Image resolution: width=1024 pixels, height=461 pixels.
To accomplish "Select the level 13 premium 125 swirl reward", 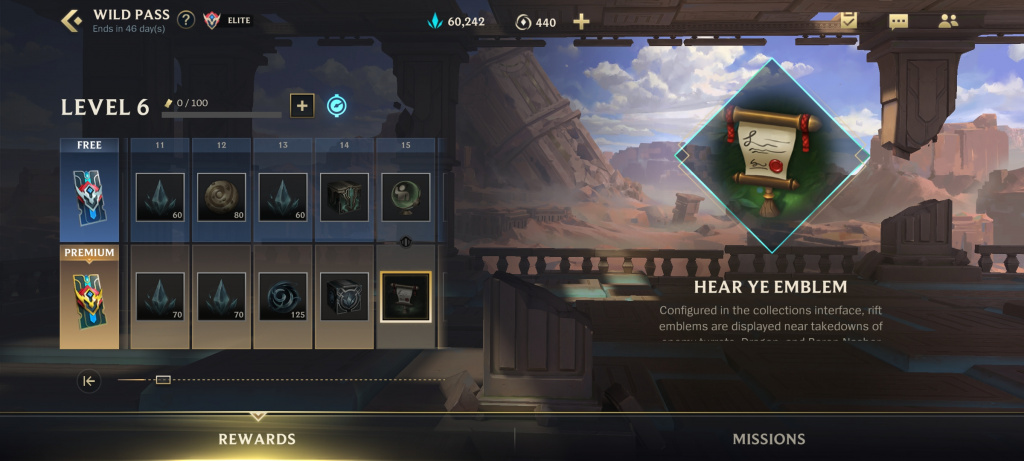I will pos(283,296).
